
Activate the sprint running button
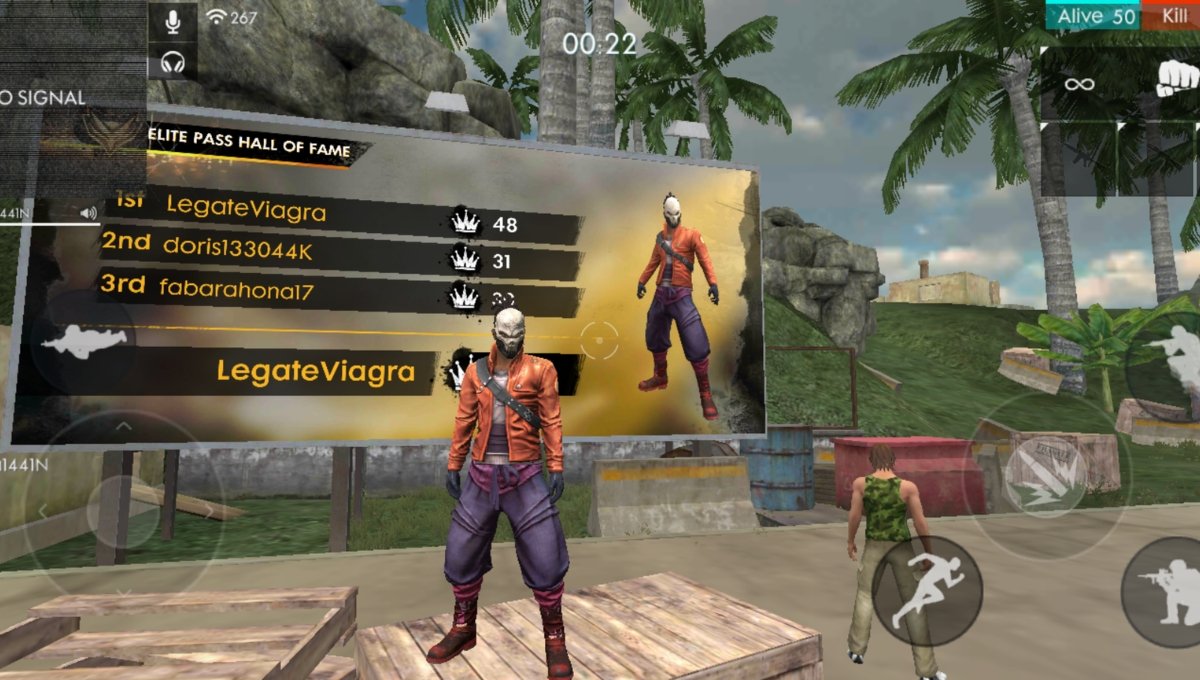click(925, 589)
